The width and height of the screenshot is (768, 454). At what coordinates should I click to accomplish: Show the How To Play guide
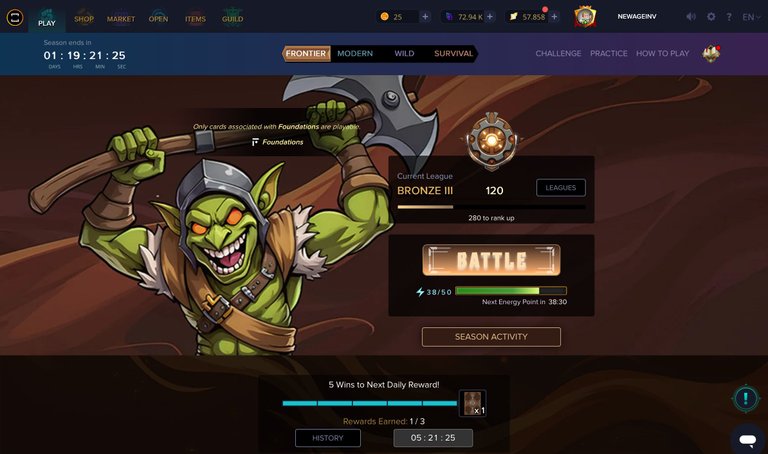pos(663,54)
